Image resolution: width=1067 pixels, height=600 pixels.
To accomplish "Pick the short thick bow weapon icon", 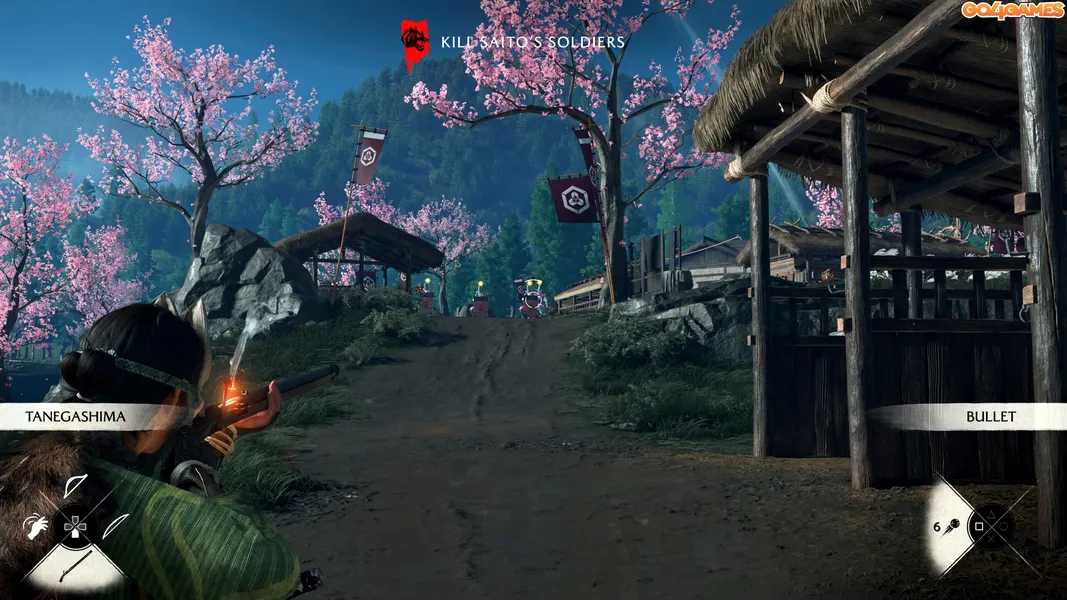I will click(x=76, y=487).
